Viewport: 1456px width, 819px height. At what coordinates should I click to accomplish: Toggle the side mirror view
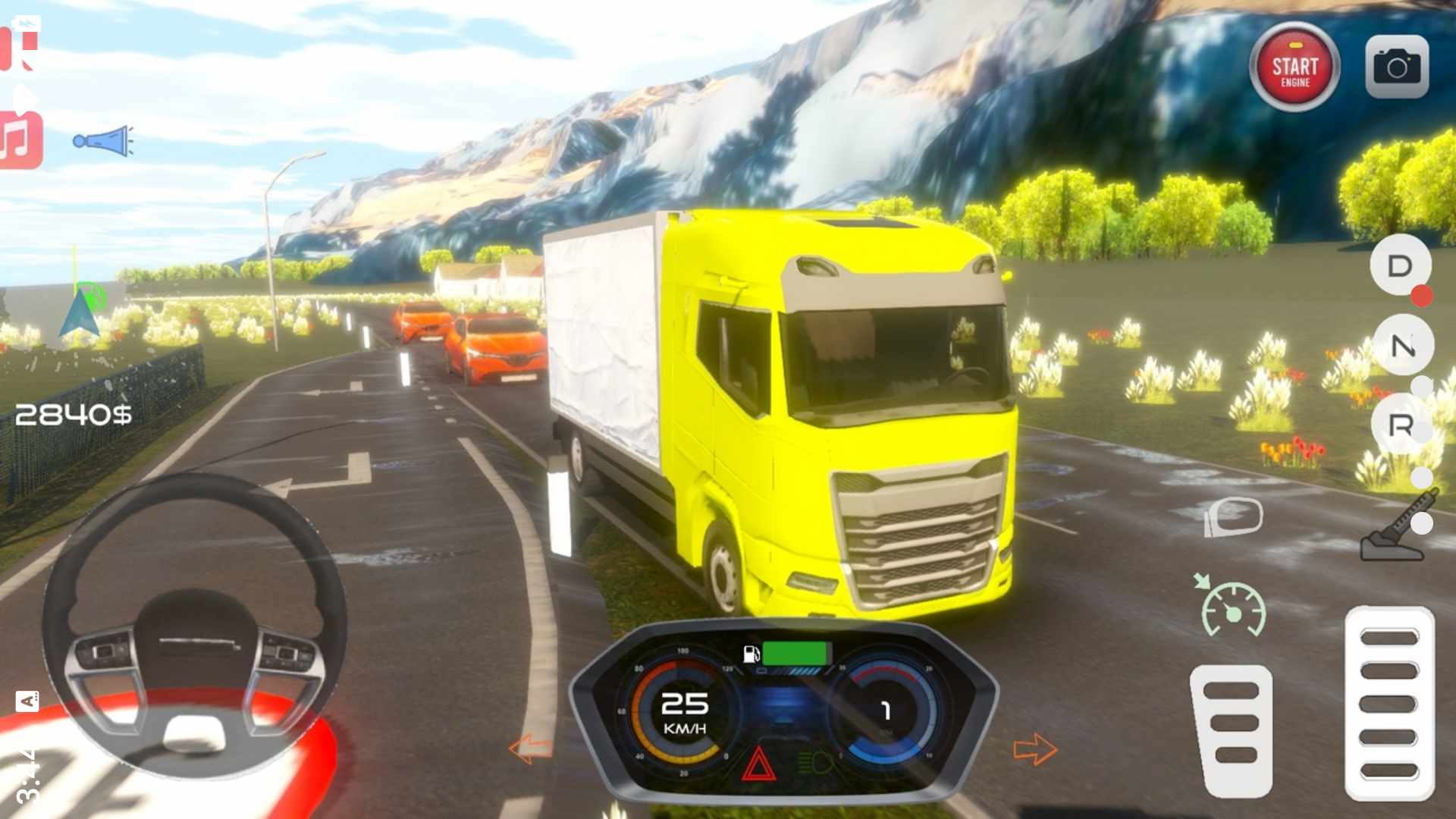click(1234, 517)
